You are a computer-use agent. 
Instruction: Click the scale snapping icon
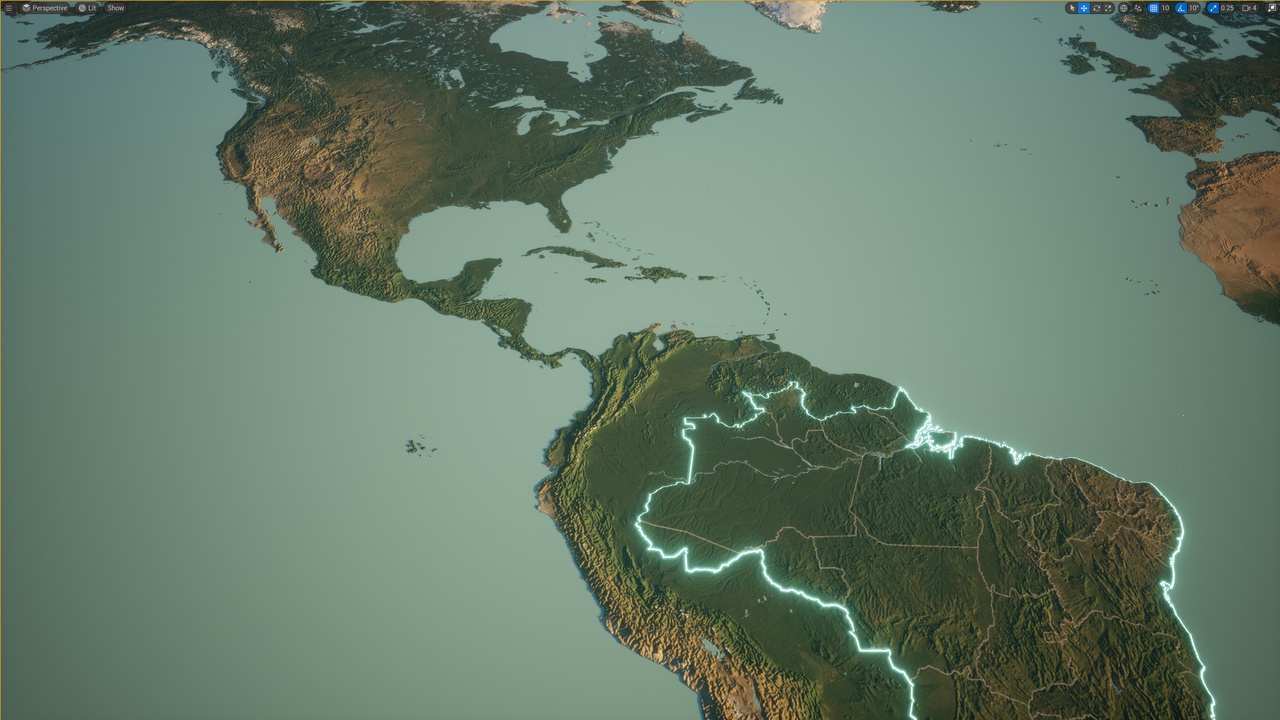coord(1212,7)
